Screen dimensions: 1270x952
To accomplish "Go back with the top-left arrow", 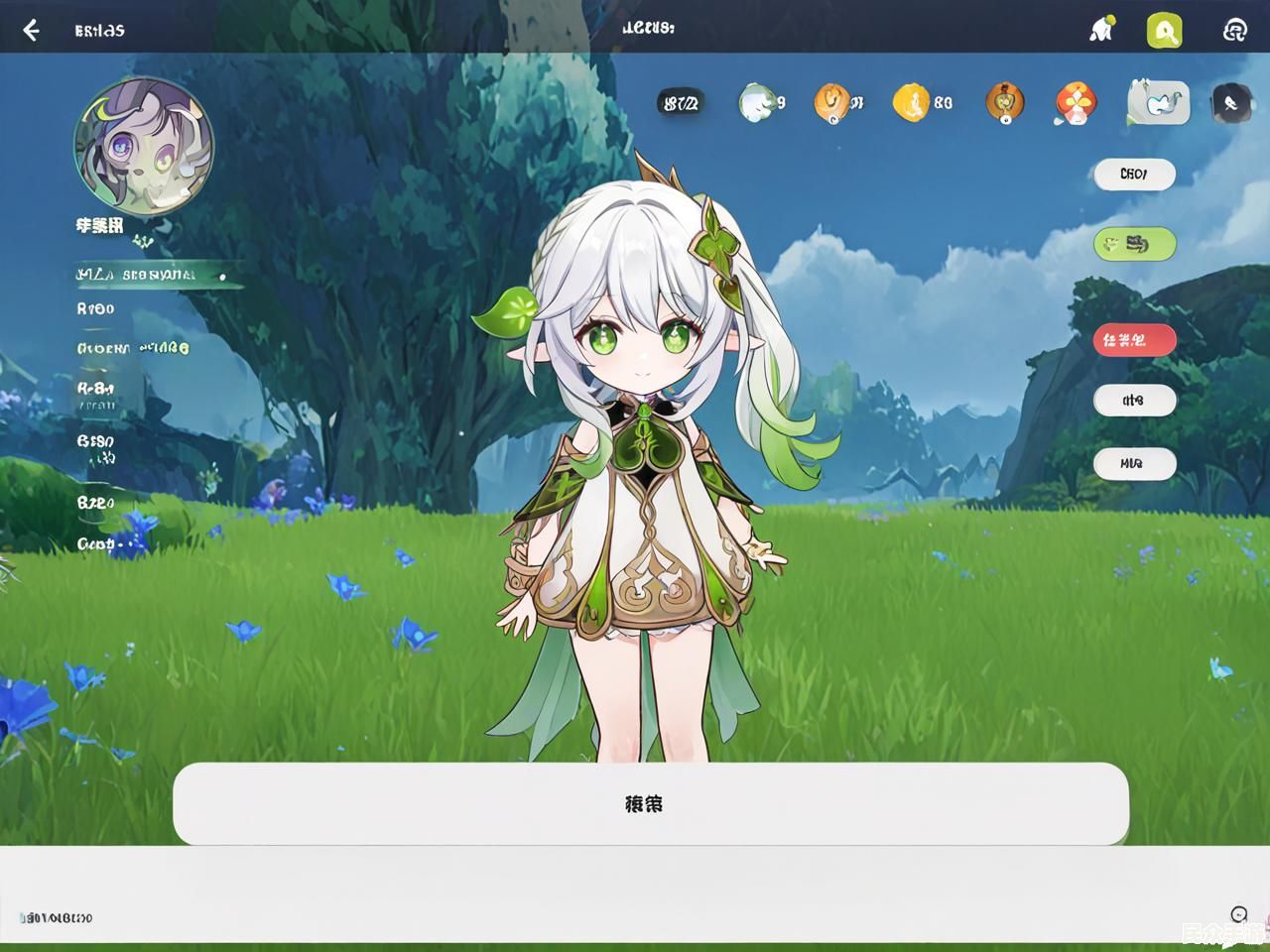I will click(31, 30).
